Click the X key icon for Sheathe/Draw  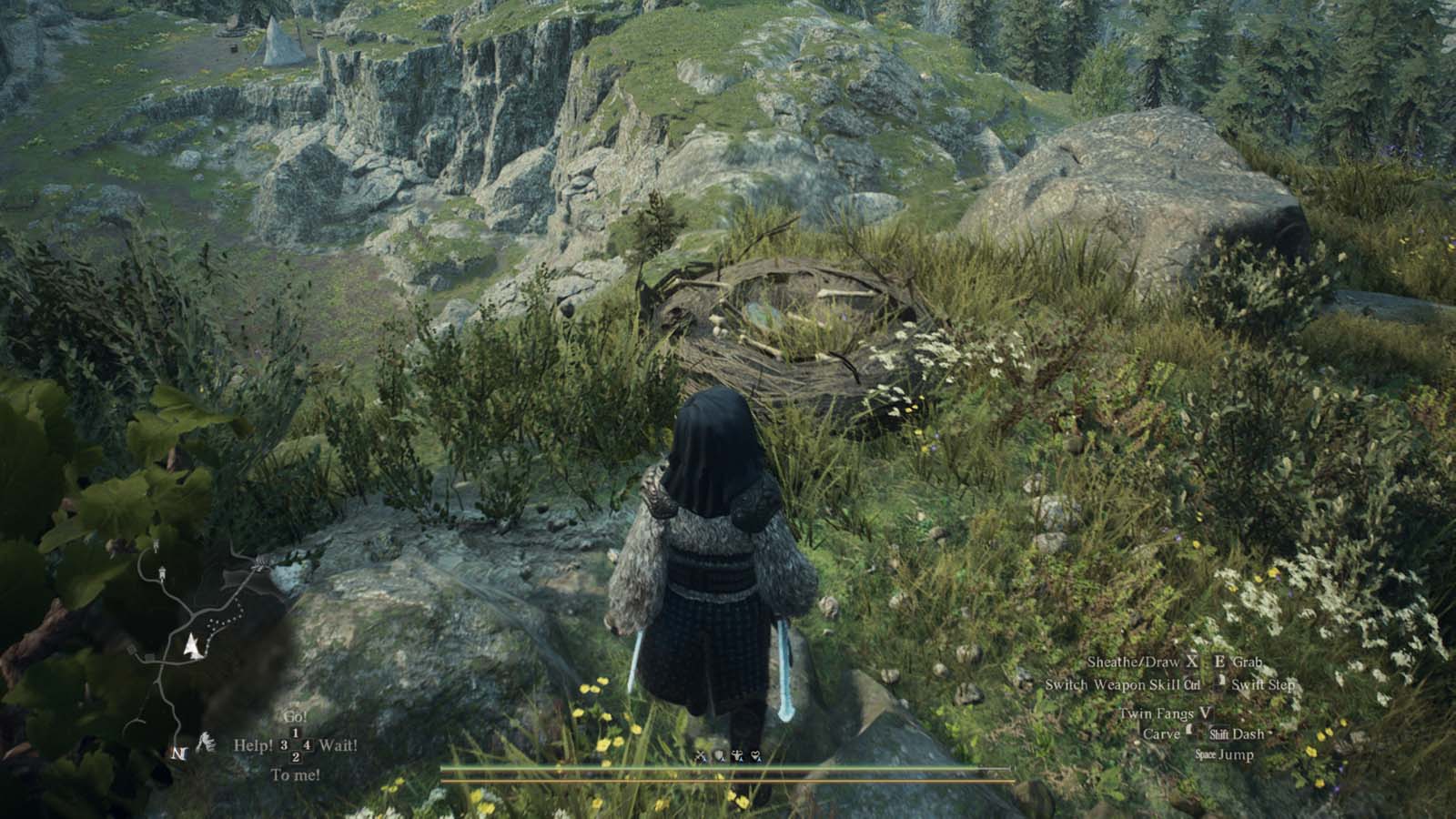tap(1192, 662)
